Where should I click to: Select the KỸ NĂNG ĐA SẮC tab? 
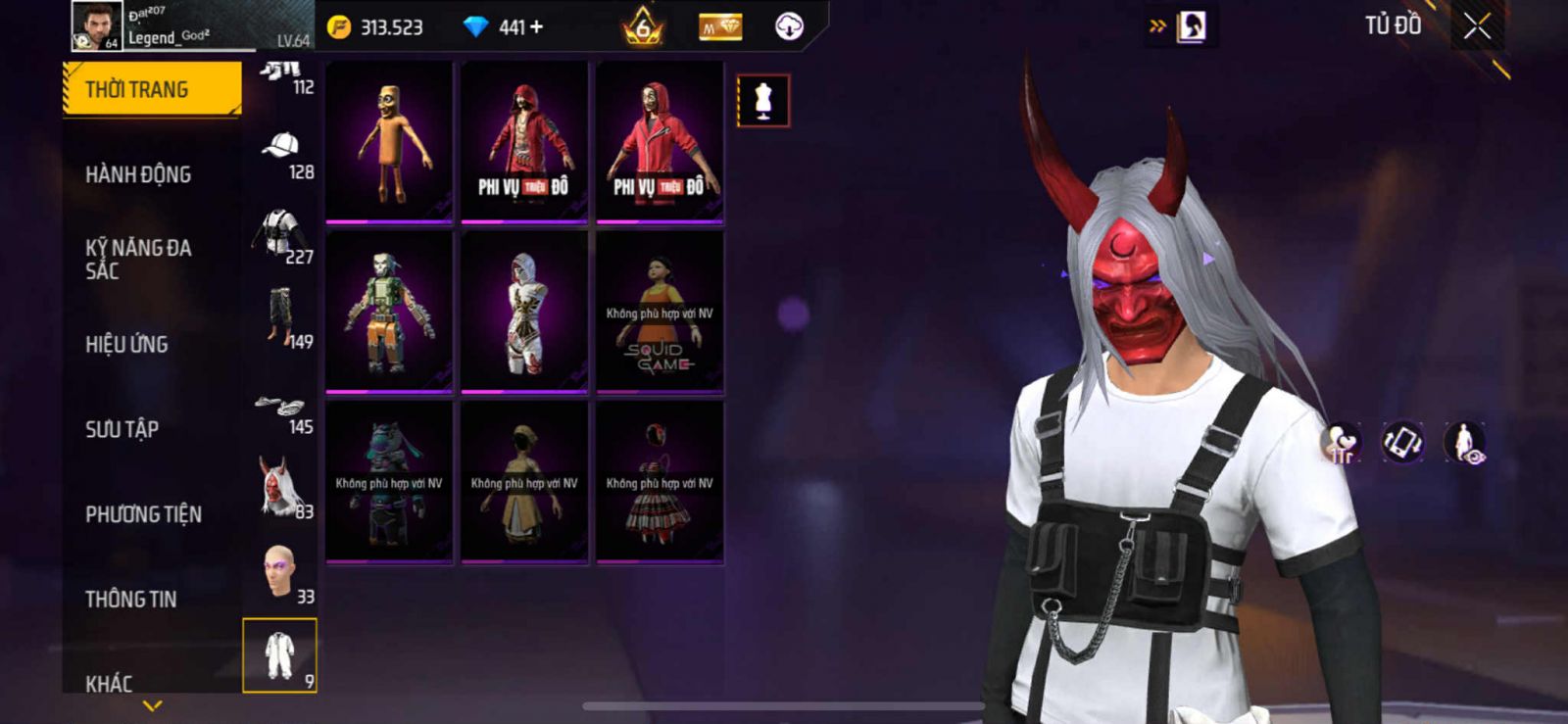[138, 259]
